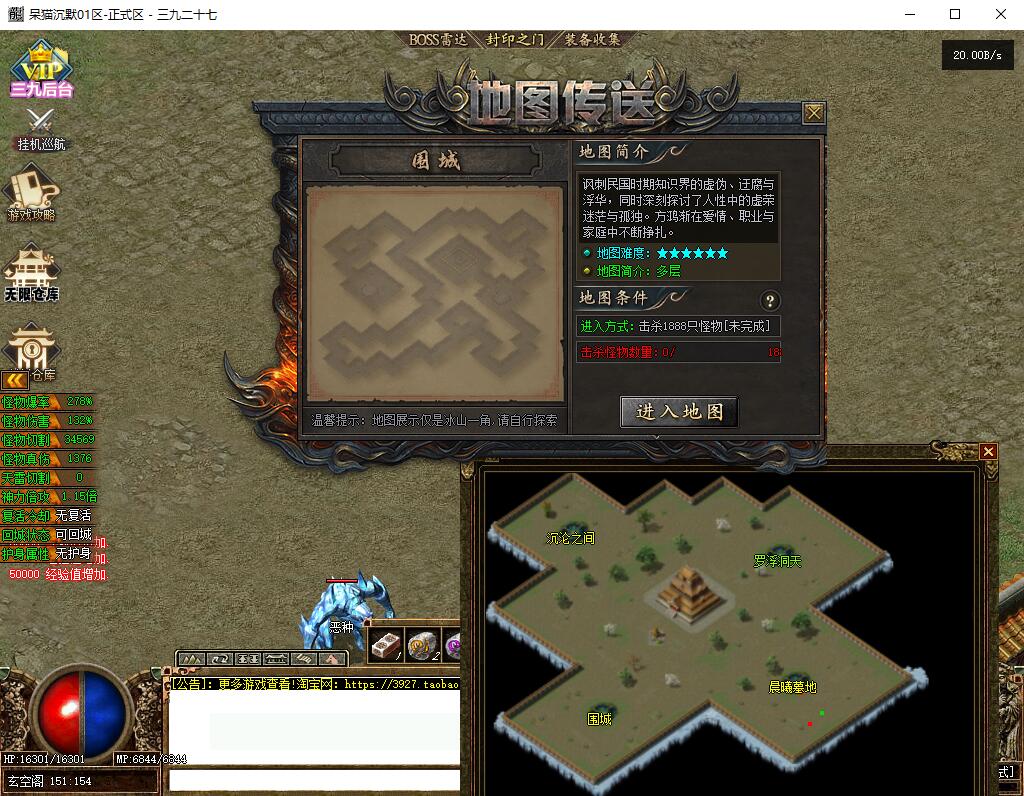1024x796 pixels.
Task: Open the question mark help for map conditions
Action: (769, 300)
